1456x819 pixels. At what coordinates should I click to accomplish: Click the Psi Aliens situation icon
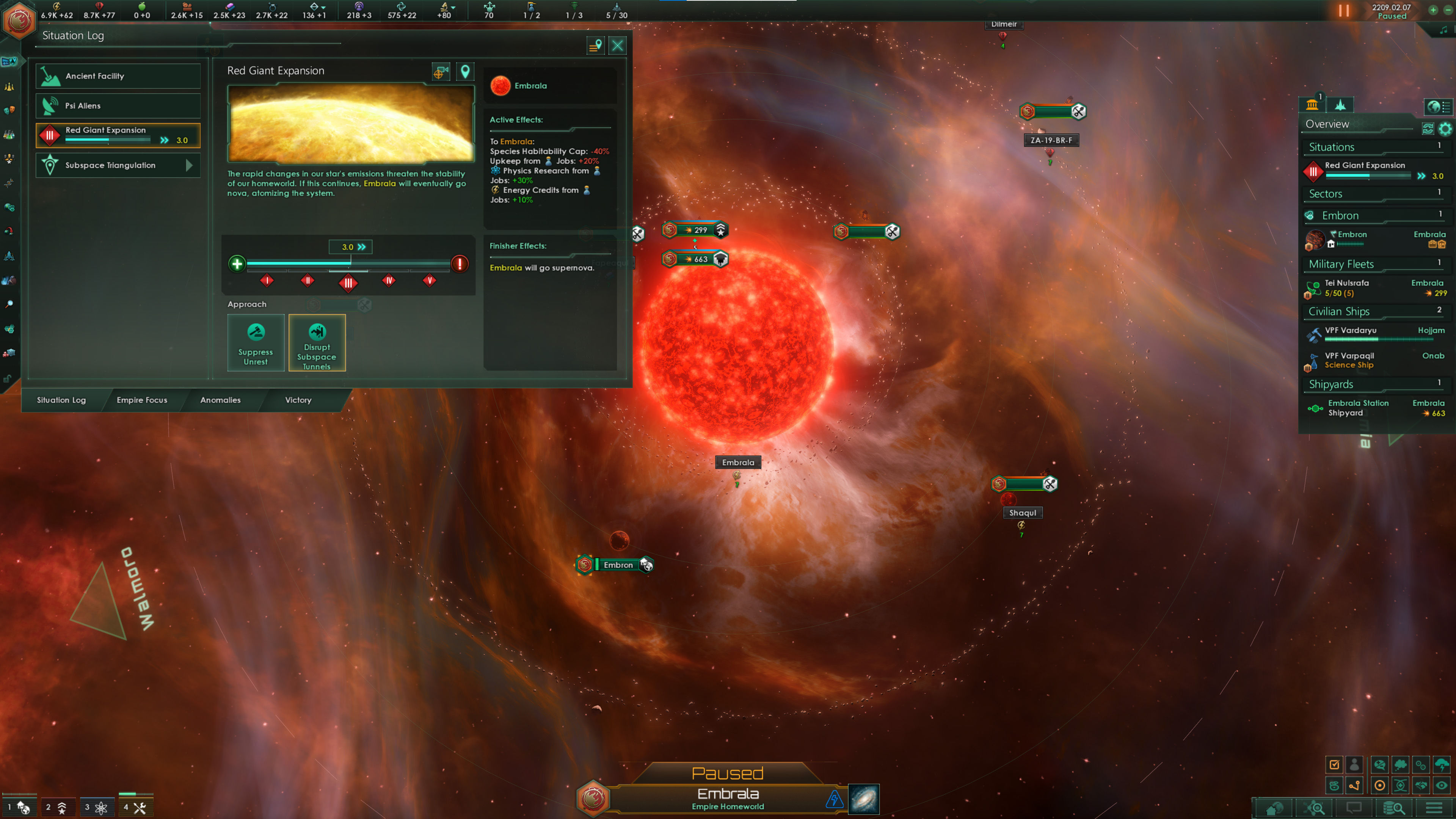(51, 106)
